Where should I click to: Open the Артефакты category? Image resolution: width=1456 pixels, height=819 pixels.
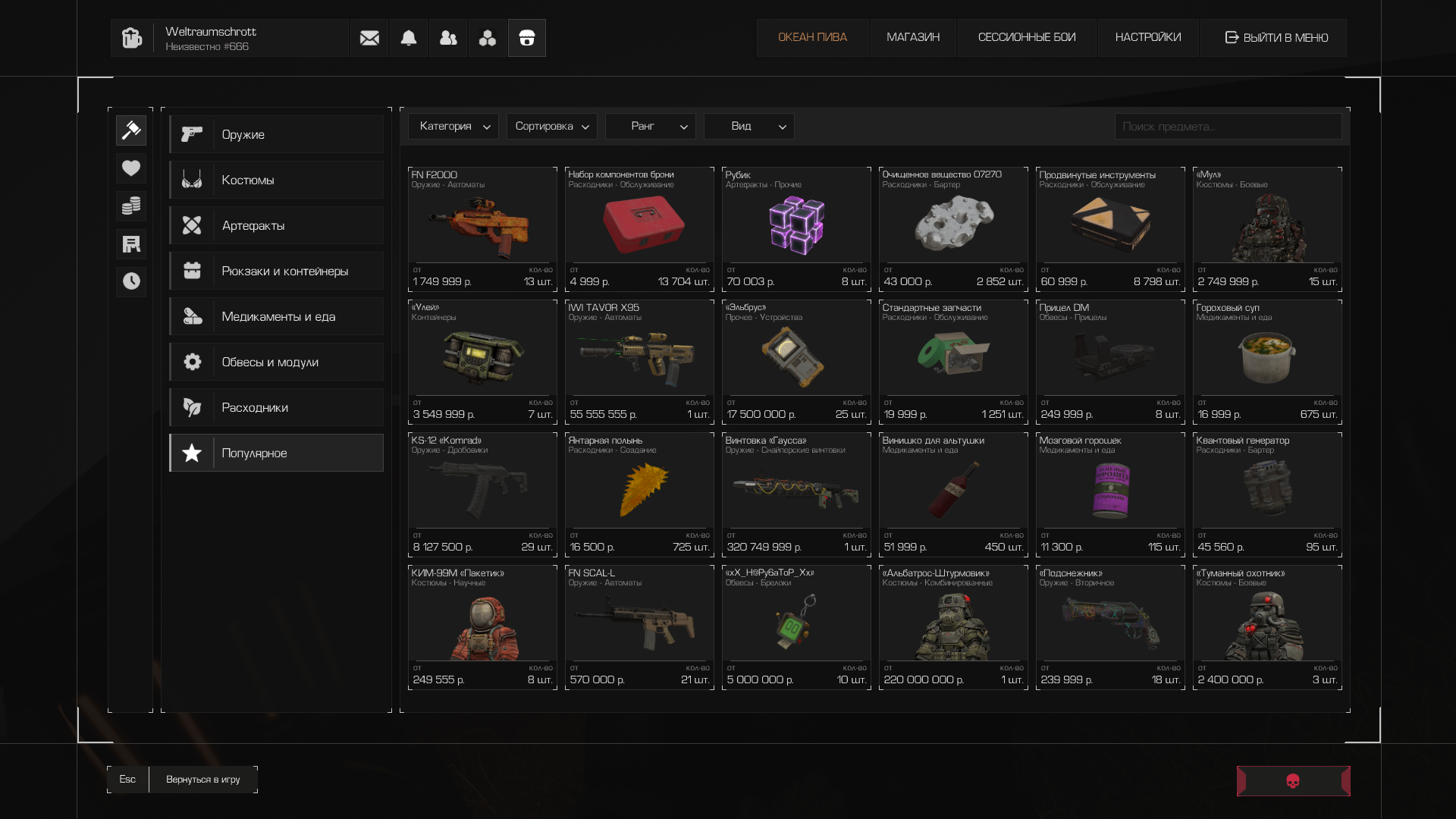pyautogui.click(x=276, y=225)
